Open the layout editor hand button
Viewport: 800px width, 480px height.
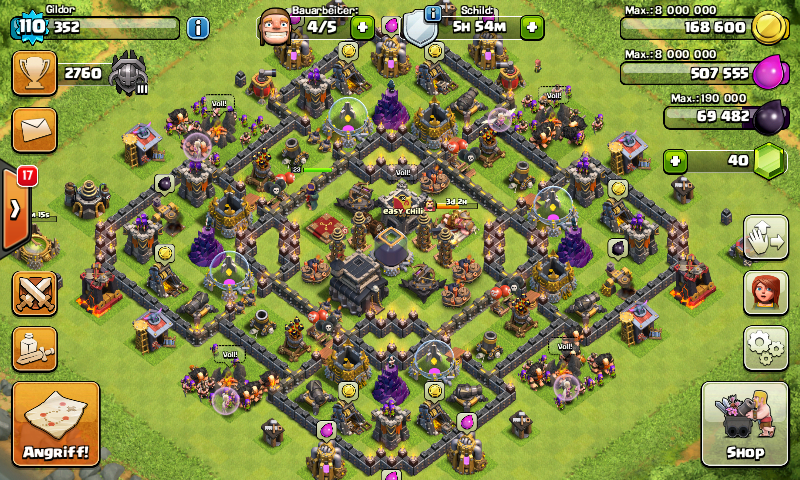(764, 237)
